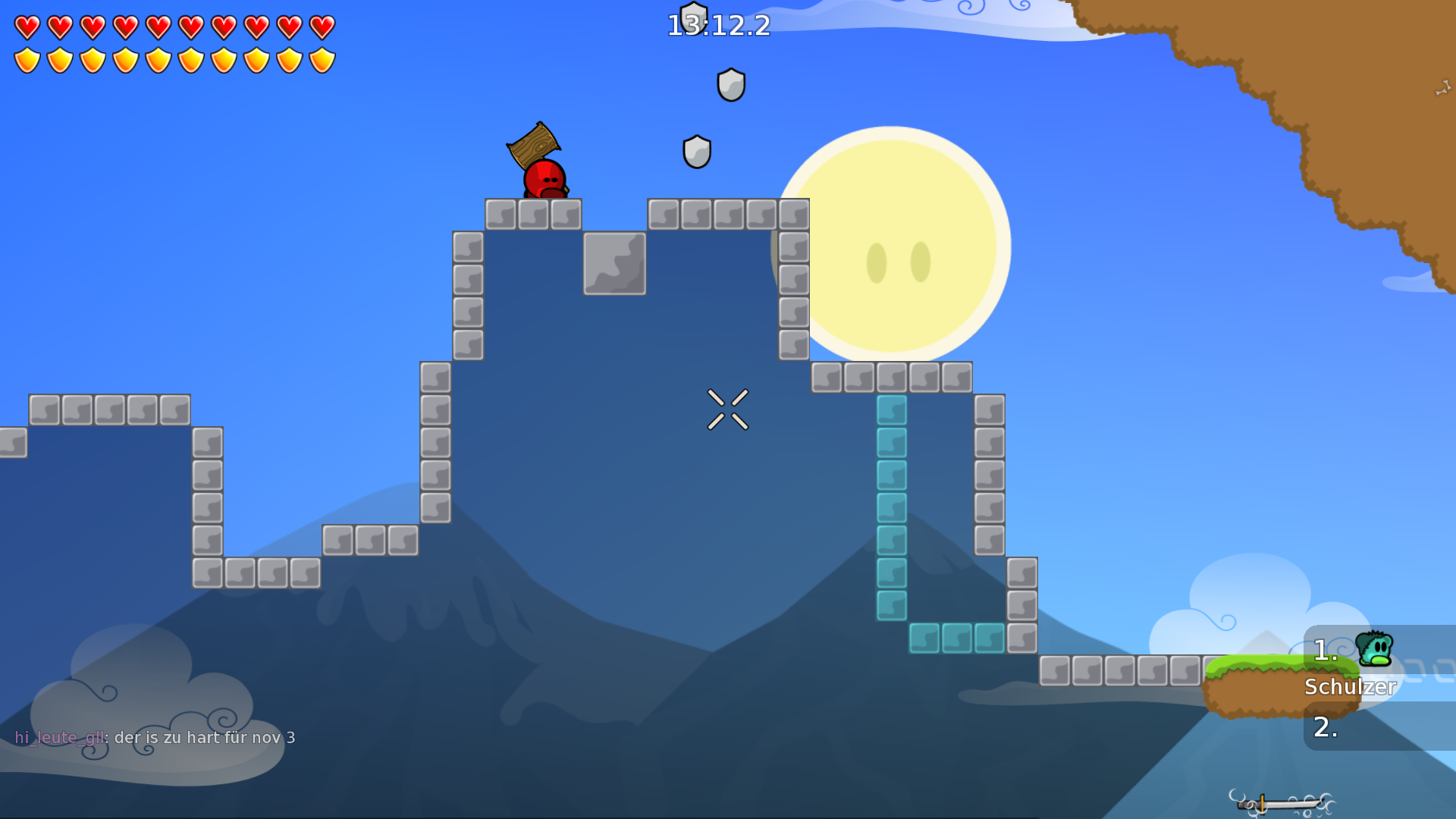Click the crosshair in the center
Viewport: 1456px width, 819px height.
(x=728, y=409)
